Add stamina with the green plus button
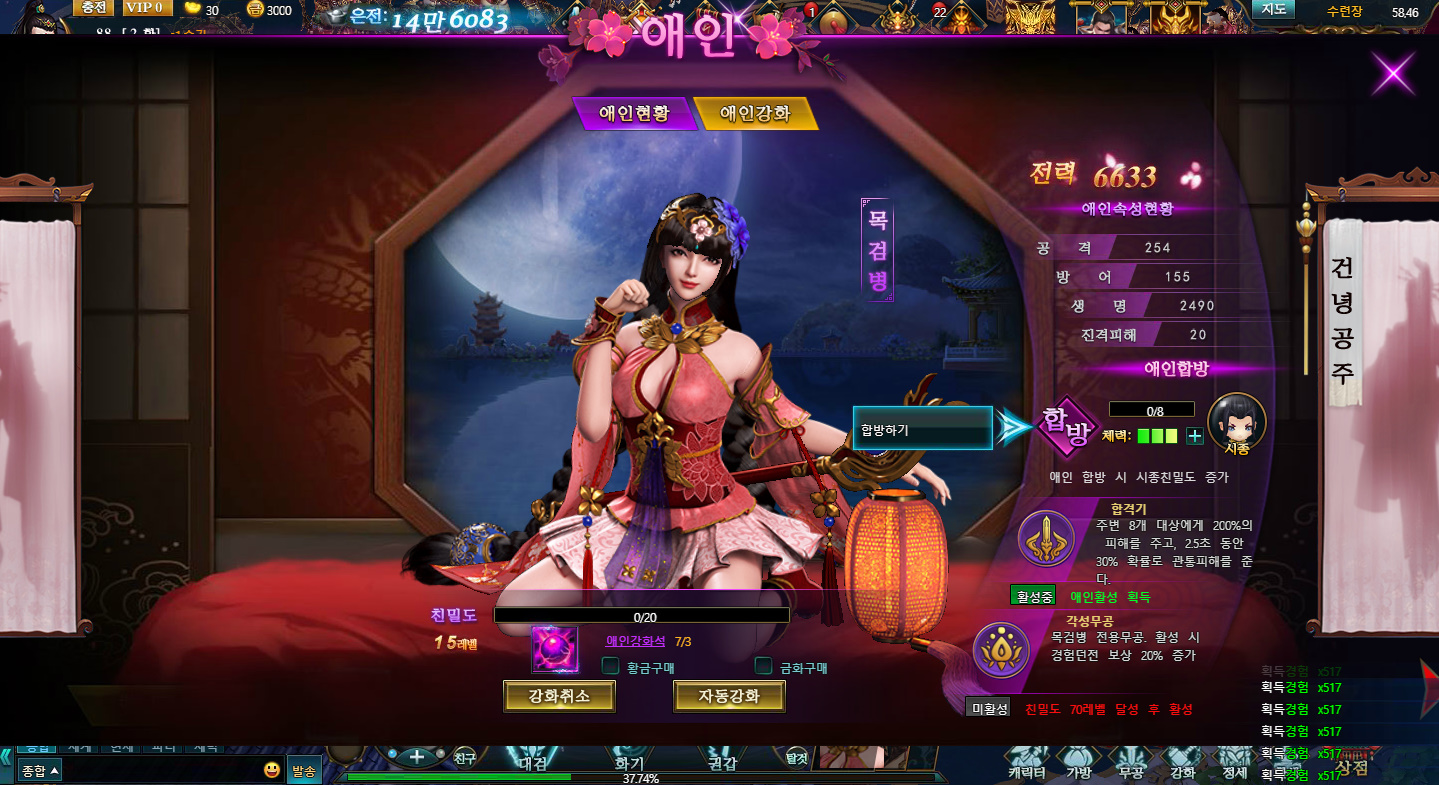This screenshot has height=785, width=1439. coord(1194,436)
